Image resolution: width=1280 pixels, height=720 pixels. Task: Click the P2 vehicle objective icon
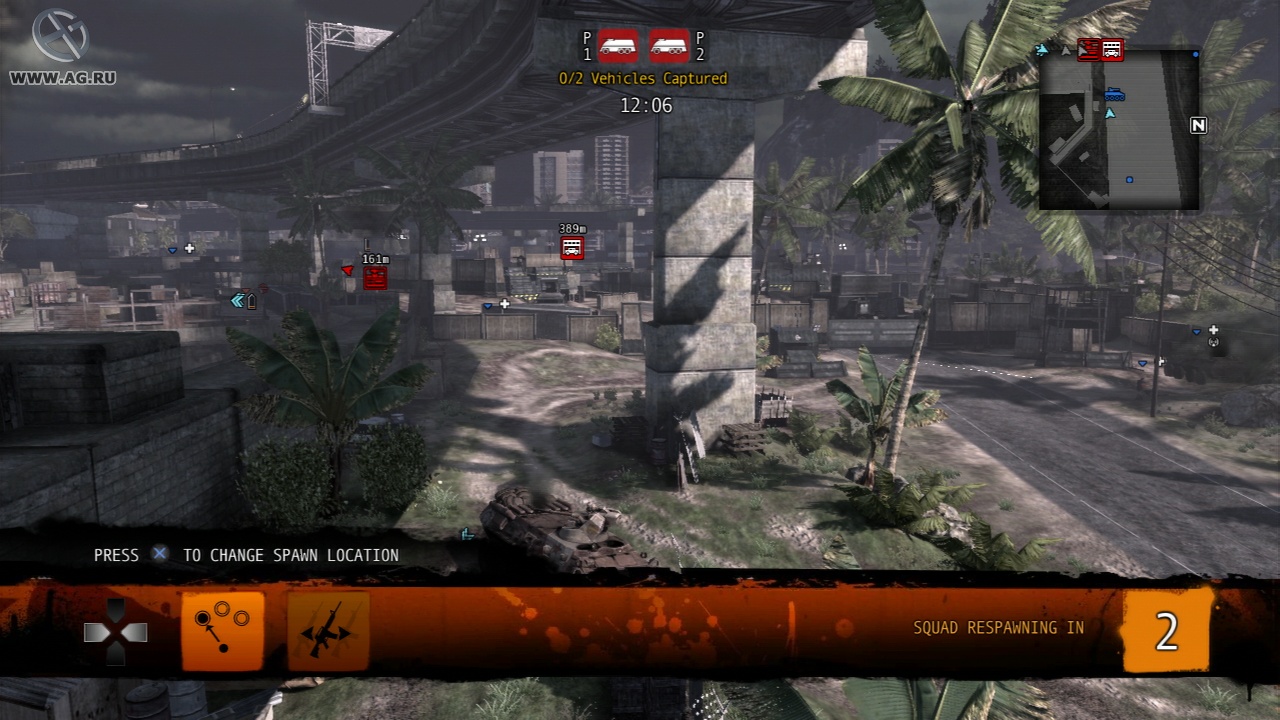pyautogui.click(x=669, y=45)
